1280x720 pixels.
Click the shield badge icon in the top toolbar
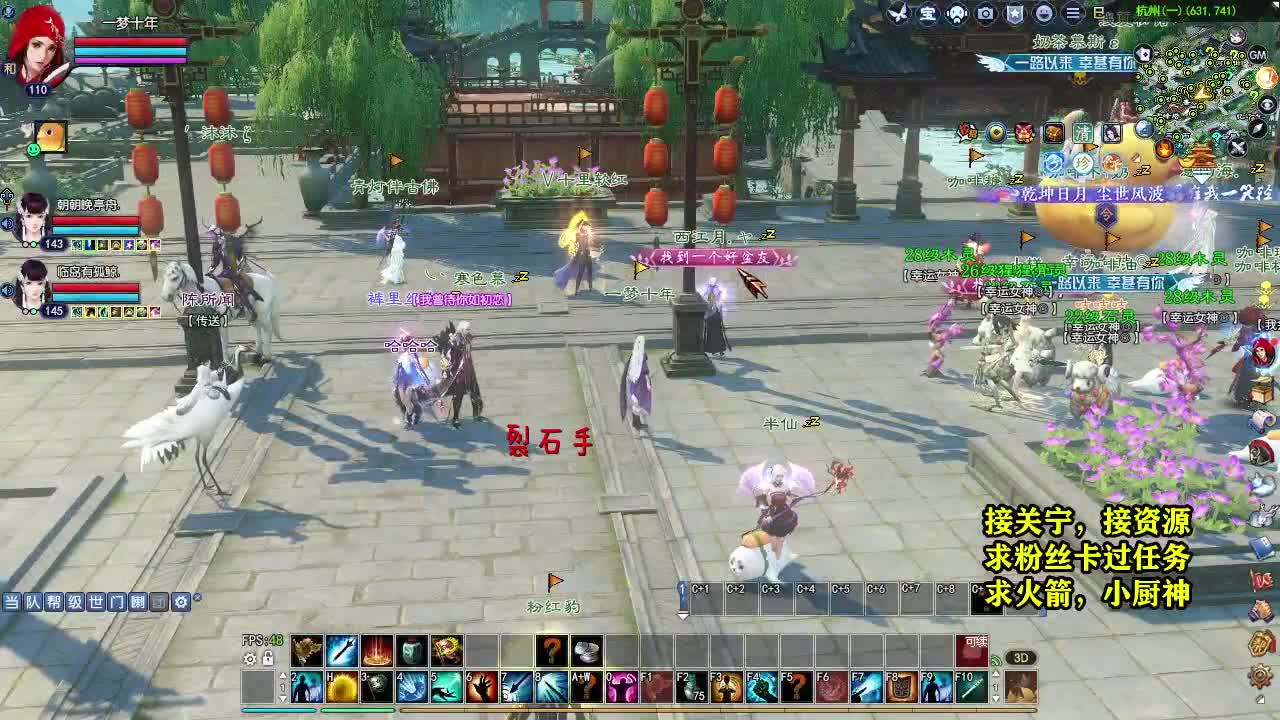[x=1014, y=13]
